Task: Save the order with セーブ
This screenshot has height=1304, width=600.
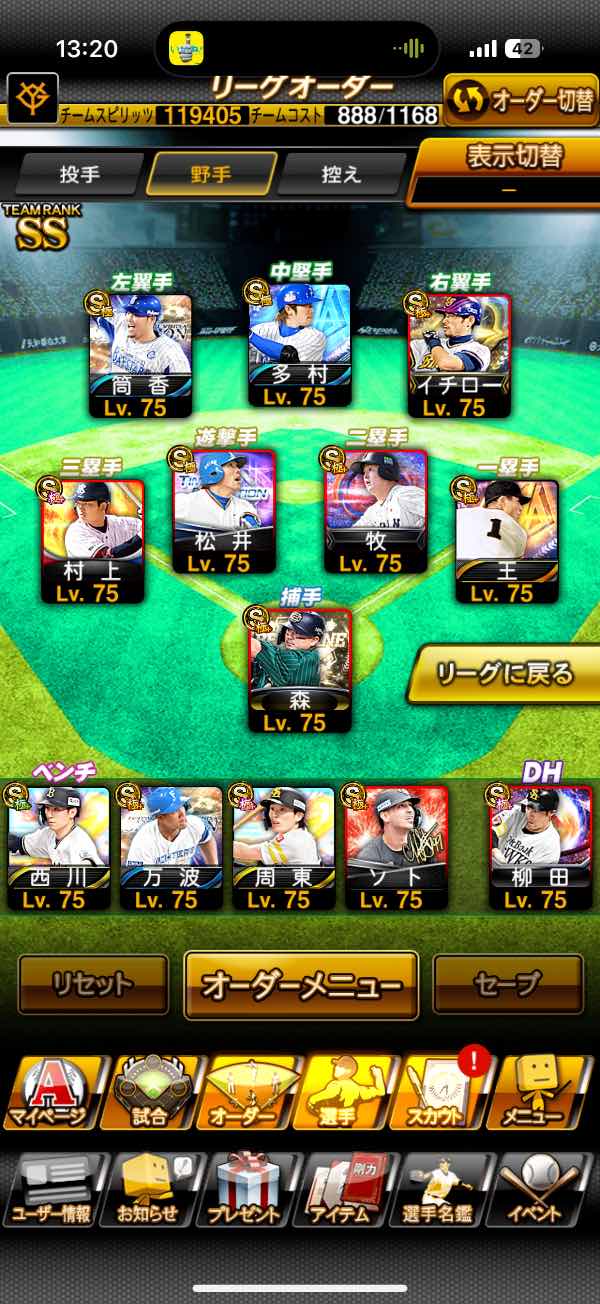Action: tap(507, 984)
